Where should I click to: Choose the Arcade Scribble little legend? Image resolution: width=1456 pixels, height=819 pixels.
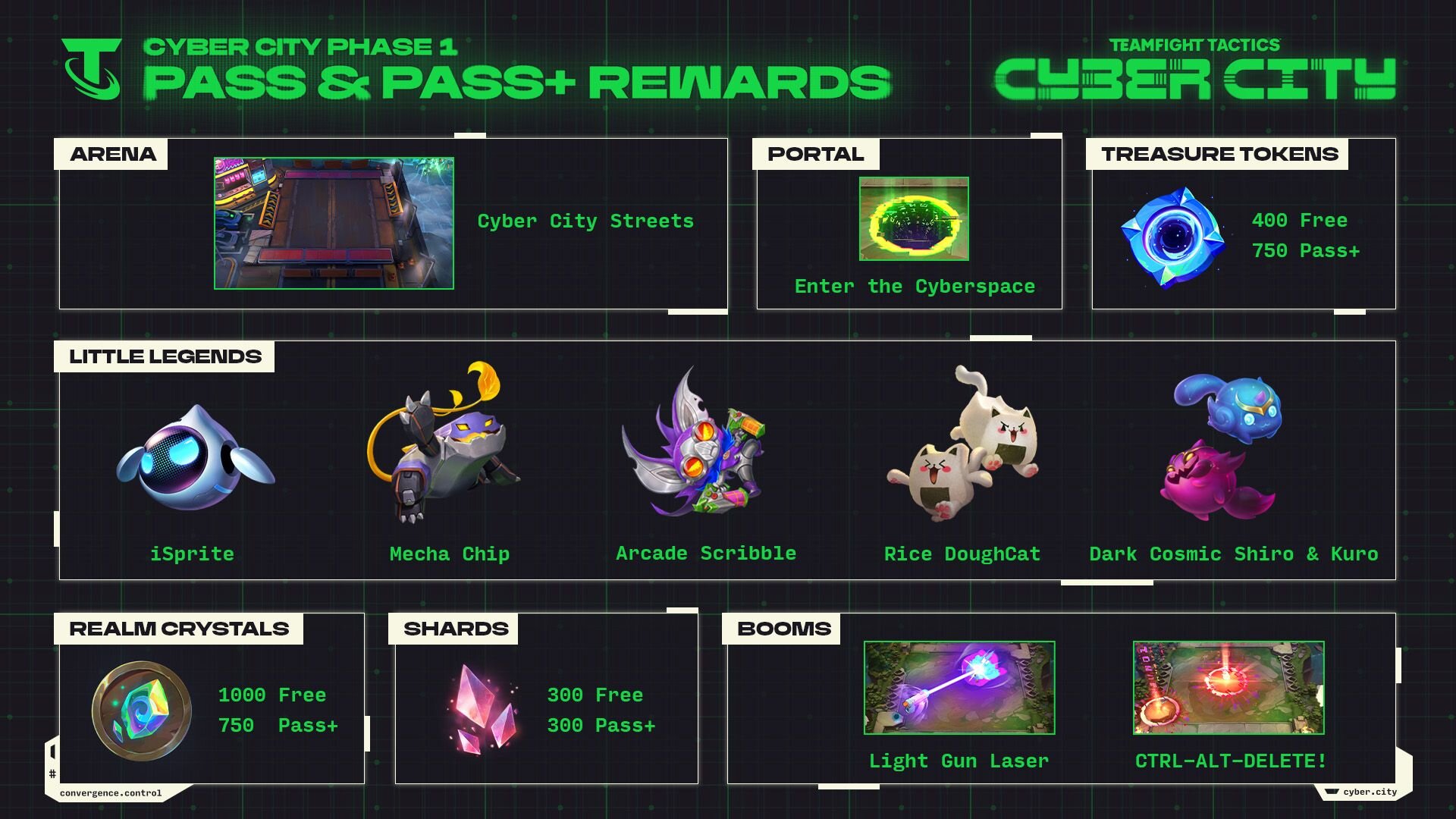coord(694,447)
